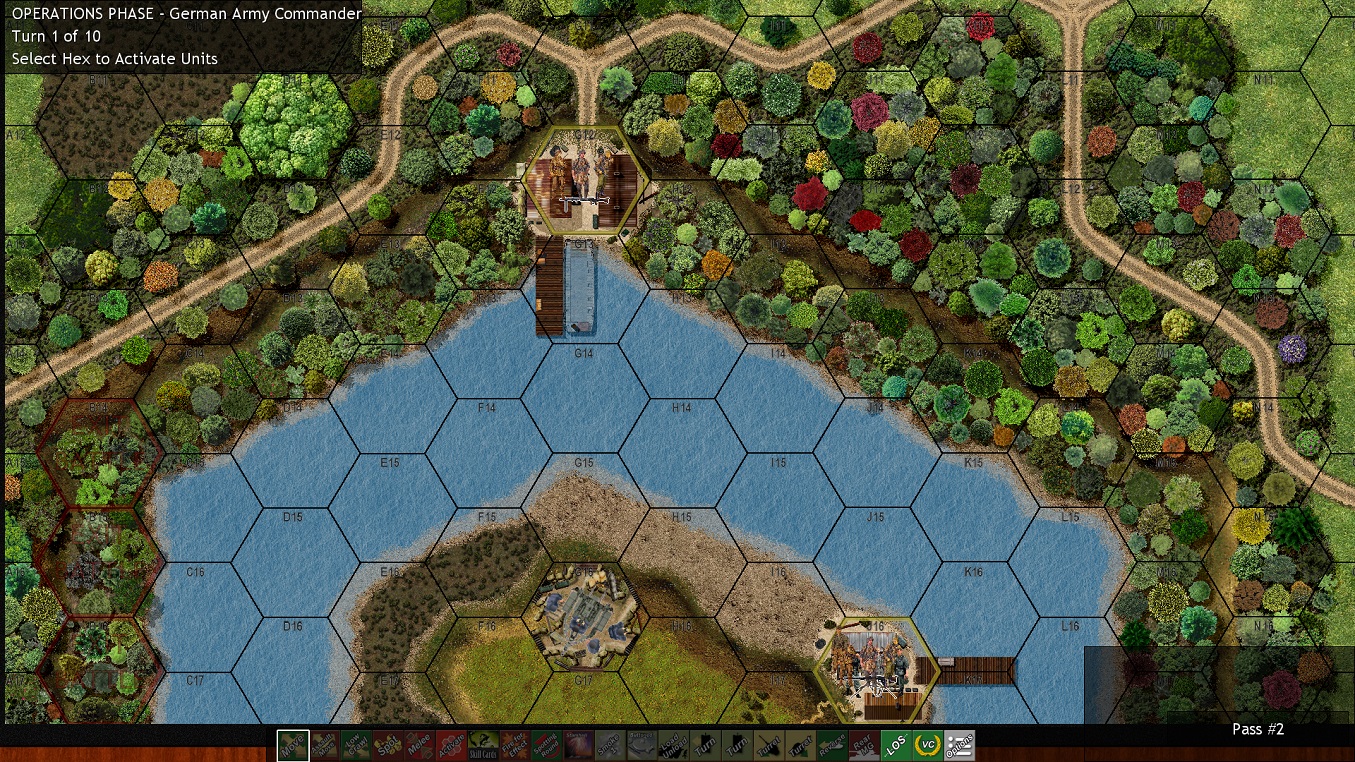Image resolution: width=1355 pixels, height=762 pixels.
Task: Open the Skill Cards panel
Action: click(x=483, y=745)
